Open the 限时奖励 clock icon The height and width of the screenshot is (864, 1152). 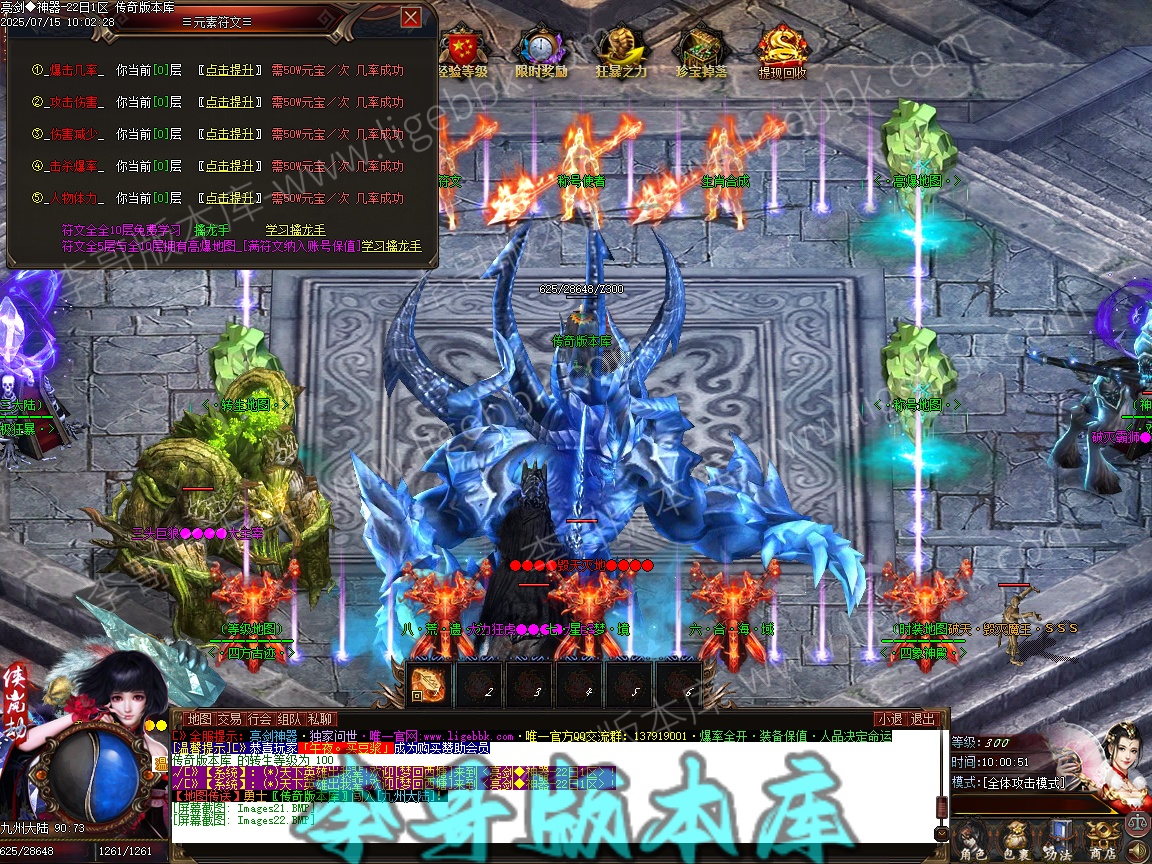pos(541,50)
